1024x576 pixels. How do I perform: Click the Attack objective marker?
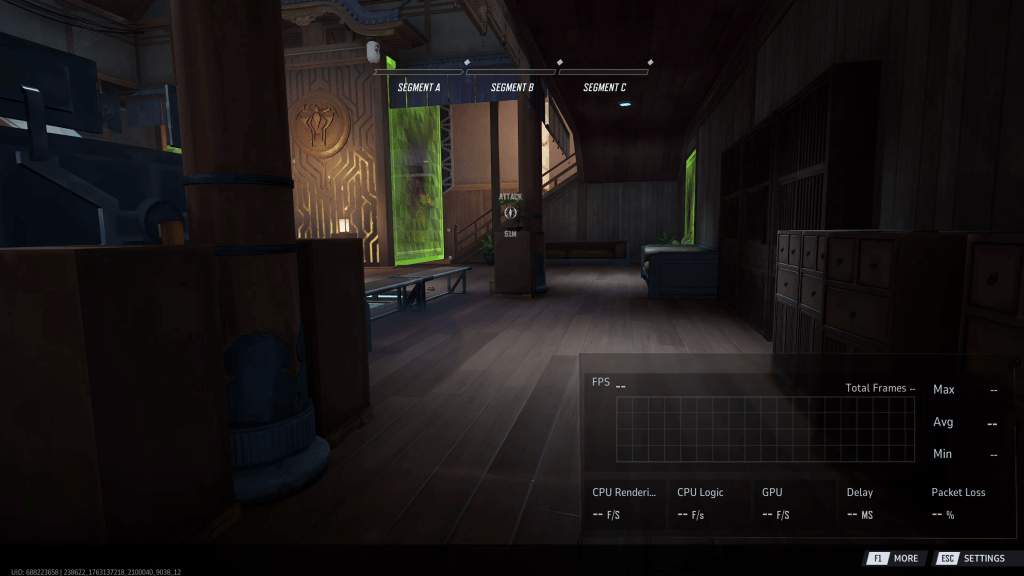click(511, 212)
